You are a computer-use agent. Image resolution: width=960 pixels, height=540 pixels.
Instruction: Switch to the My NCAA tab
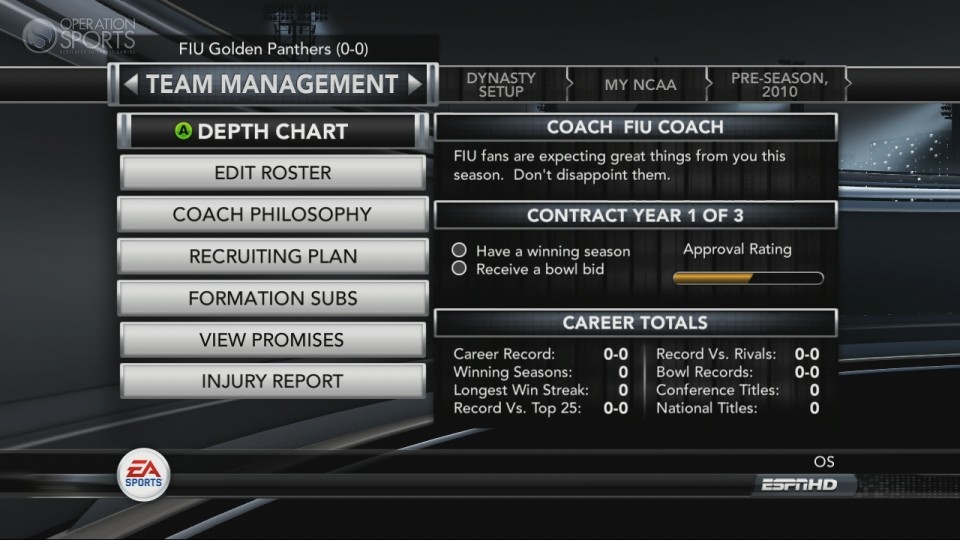pyautogui.click(x=640, y=85)
